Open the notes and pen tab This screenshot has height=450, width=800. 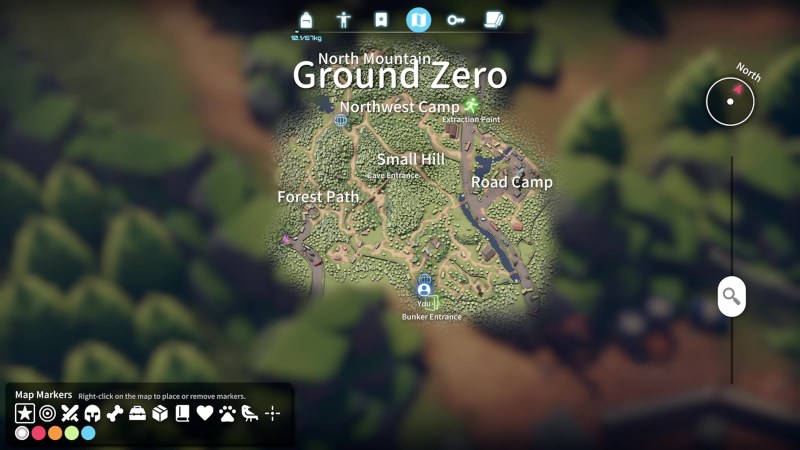coord(493,19)
